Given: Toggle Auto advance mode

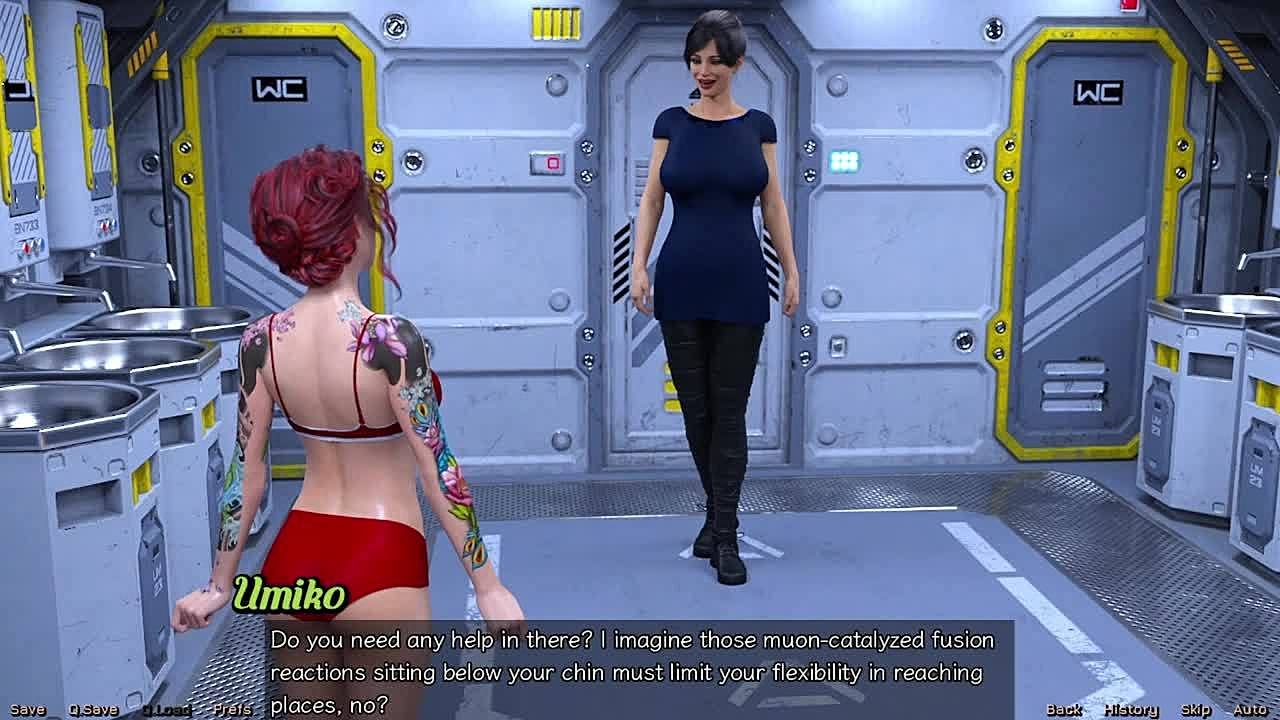Looking at the screenshot, I should 1249,709.
